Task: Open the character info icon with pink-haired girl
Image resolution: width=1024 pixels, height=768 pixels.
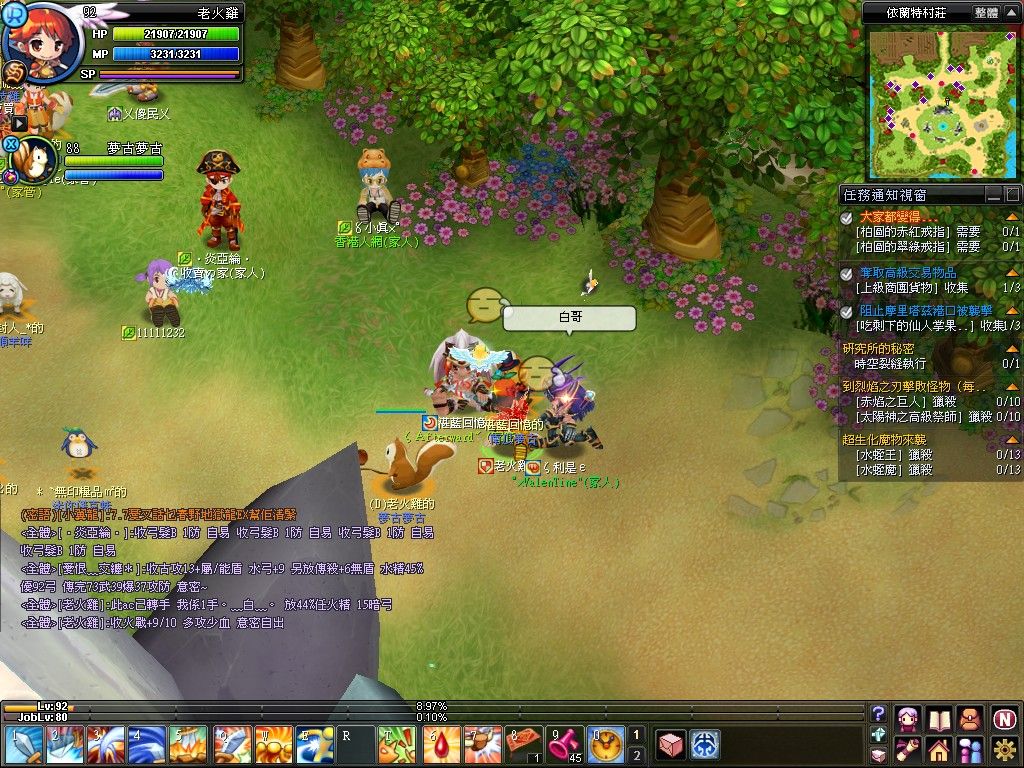Action: (x=908, y=718)
